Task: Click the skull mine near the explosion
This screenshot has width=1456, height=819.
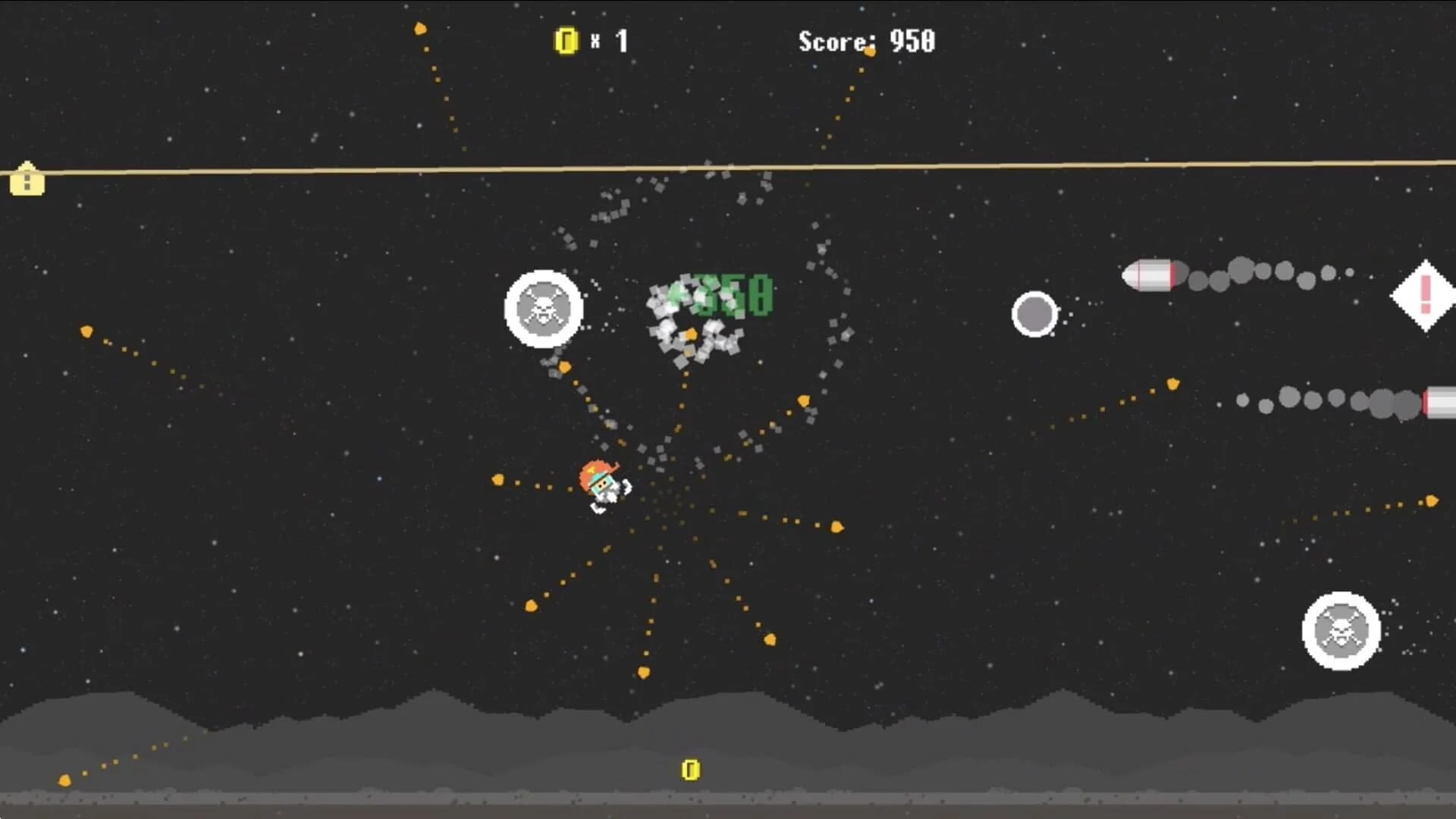Action: (543, 308)
